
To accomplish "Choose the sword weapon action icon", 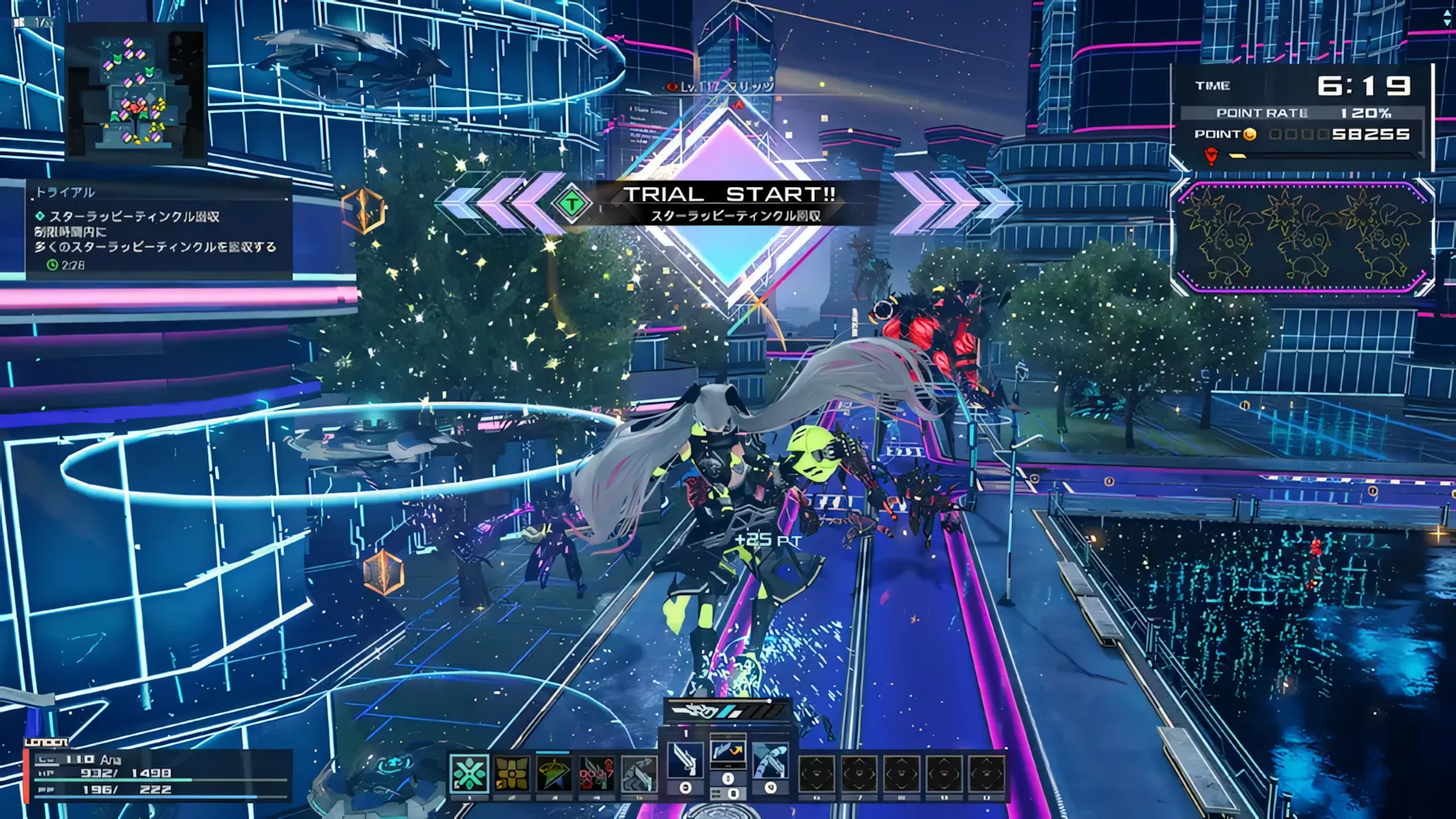I will (x=685, y=761).
